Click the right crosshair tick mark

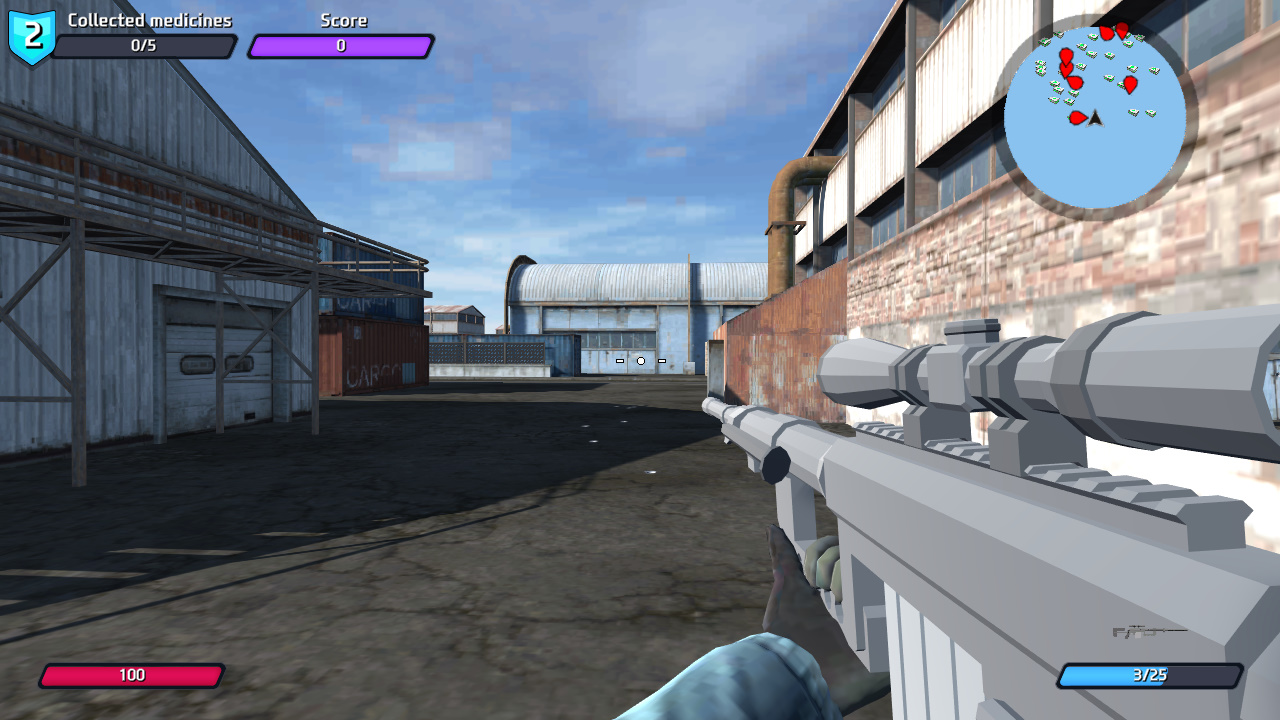point(662,362)
